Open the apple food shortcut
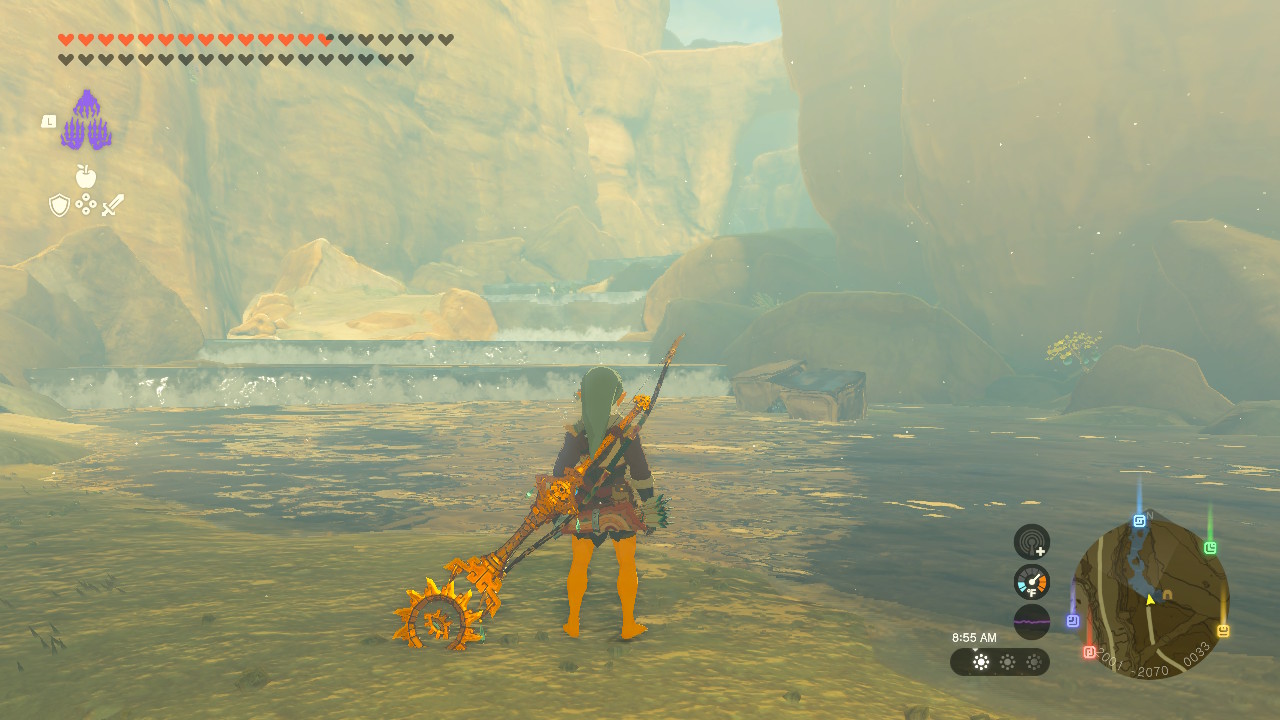Image resolution: width=1280 pixels, height=720 pixels. point(86,177)
